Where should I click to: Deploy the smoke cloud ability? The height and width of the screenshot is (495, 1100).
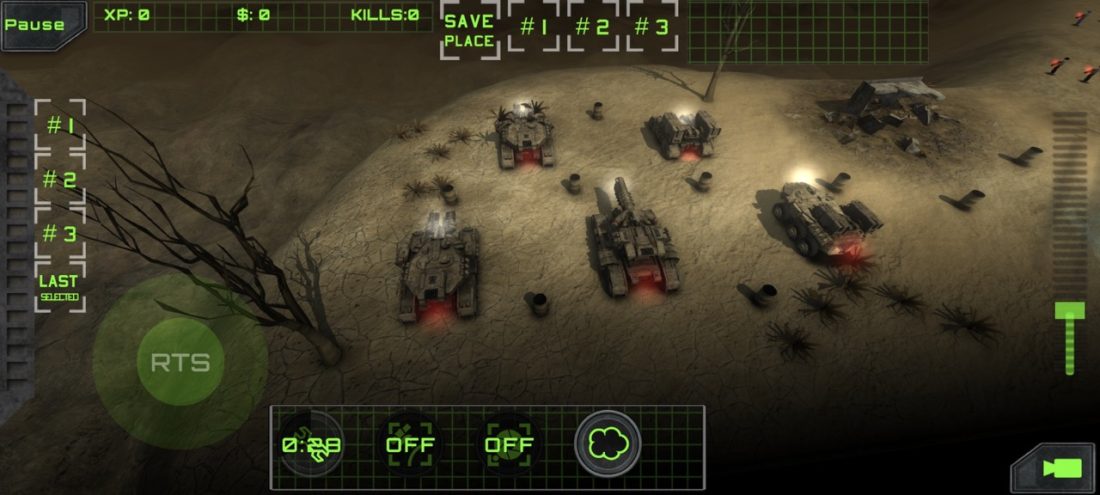pyautogui.click(x=607, y=443)
